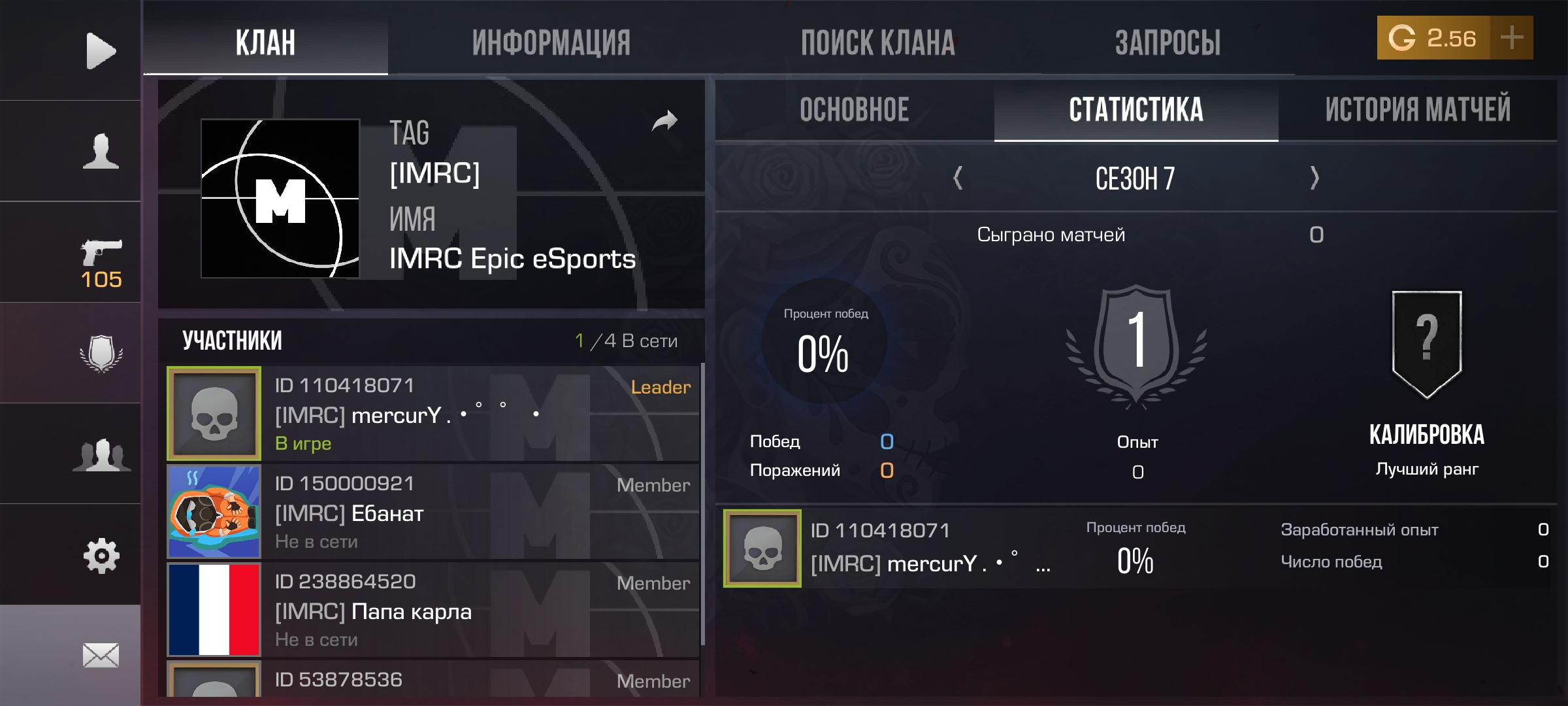Screen dimensions: 1568x706
Task: Switch to the ИНФОРМАЦИЯ tab
Action: coord(551,43)
